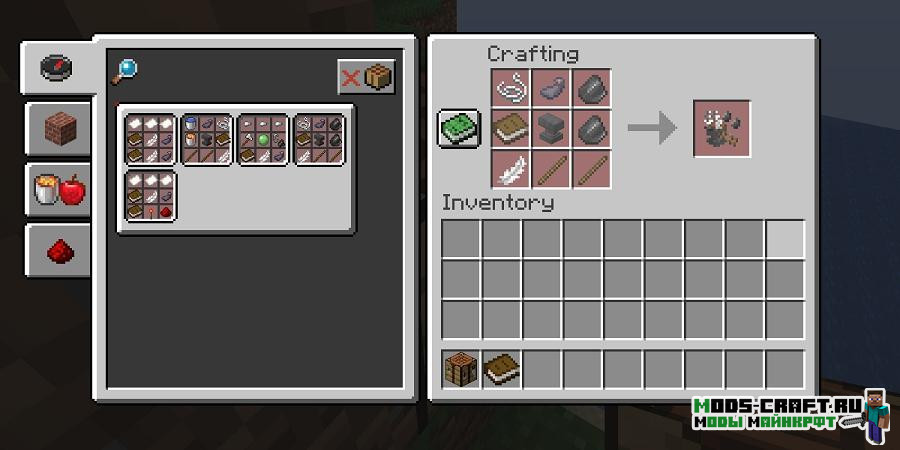Focus the recipe search field by the magnifying glass
Viewport: 900px width, 450px height.
point(127,68)
